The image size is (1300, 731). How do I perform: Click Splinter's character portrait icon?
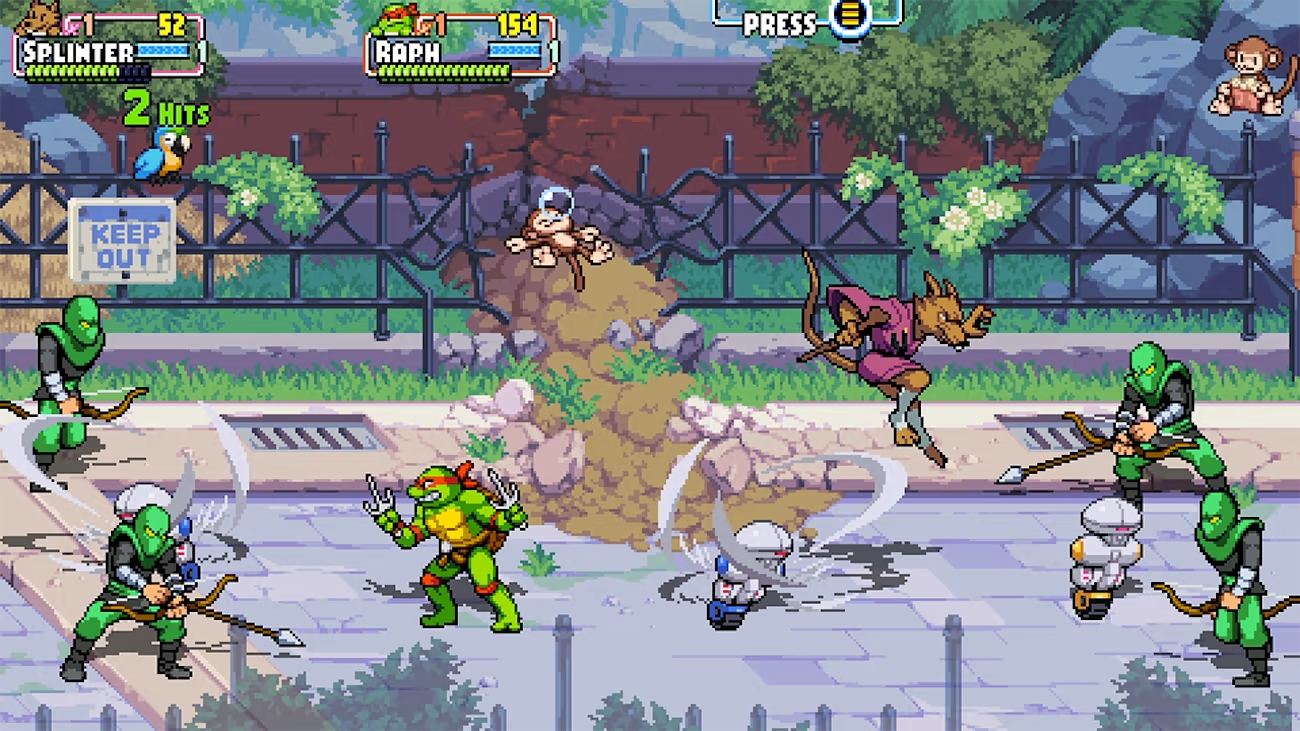point(38,20)
